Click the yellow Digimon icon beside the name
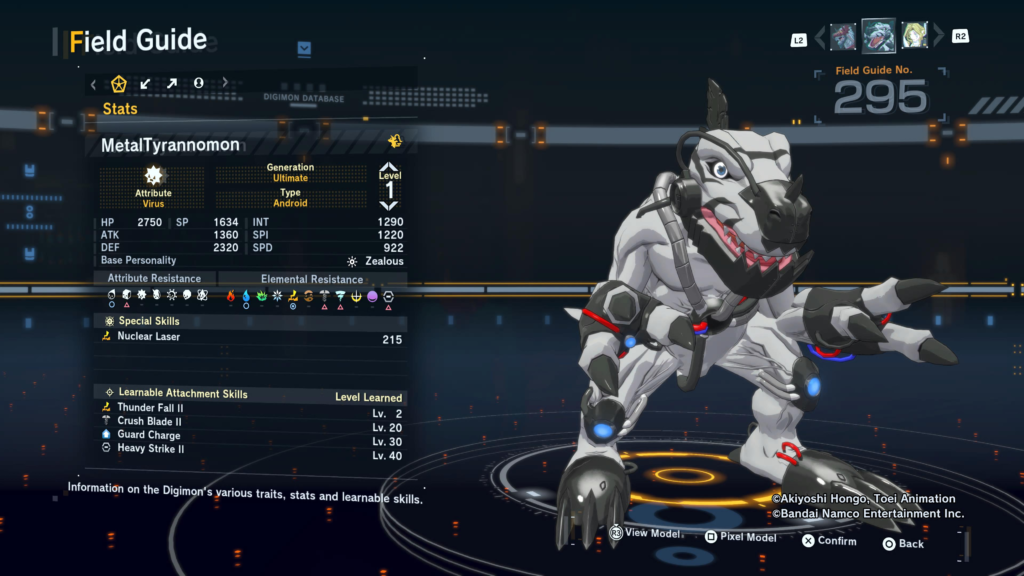 [395, 142]
